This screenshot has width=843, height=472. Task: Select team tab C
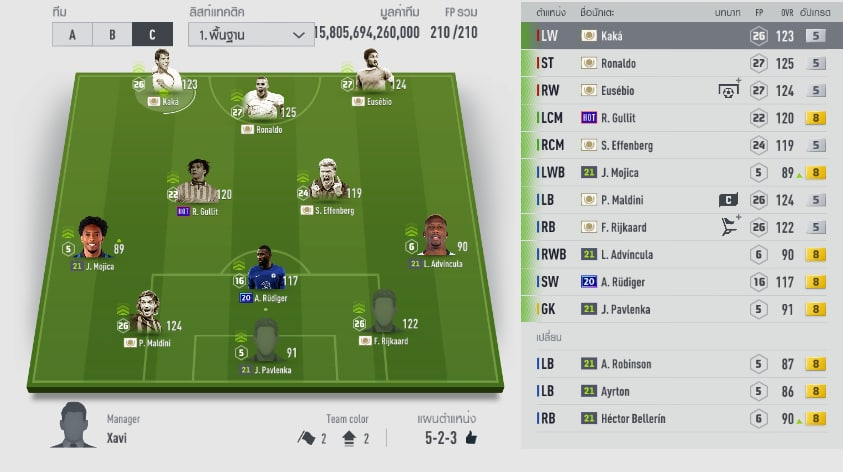point(151,34)
